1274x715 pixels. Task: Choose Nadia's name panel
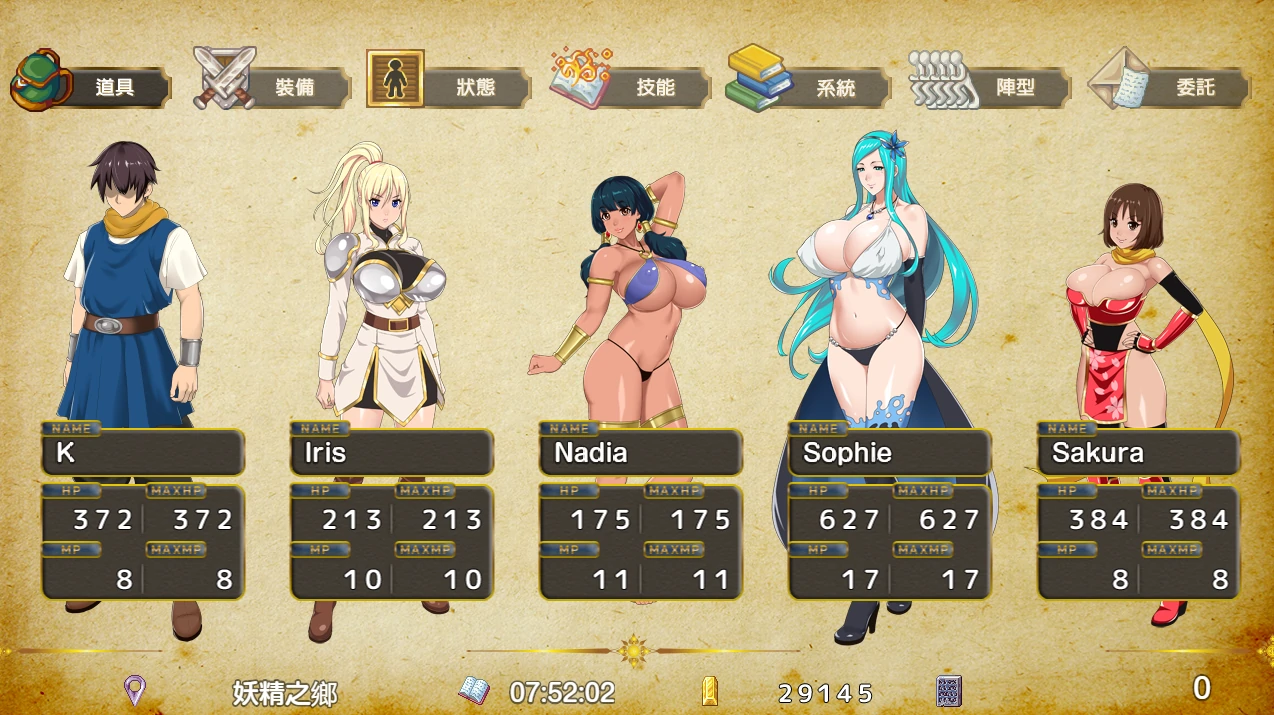click(641, 453)
